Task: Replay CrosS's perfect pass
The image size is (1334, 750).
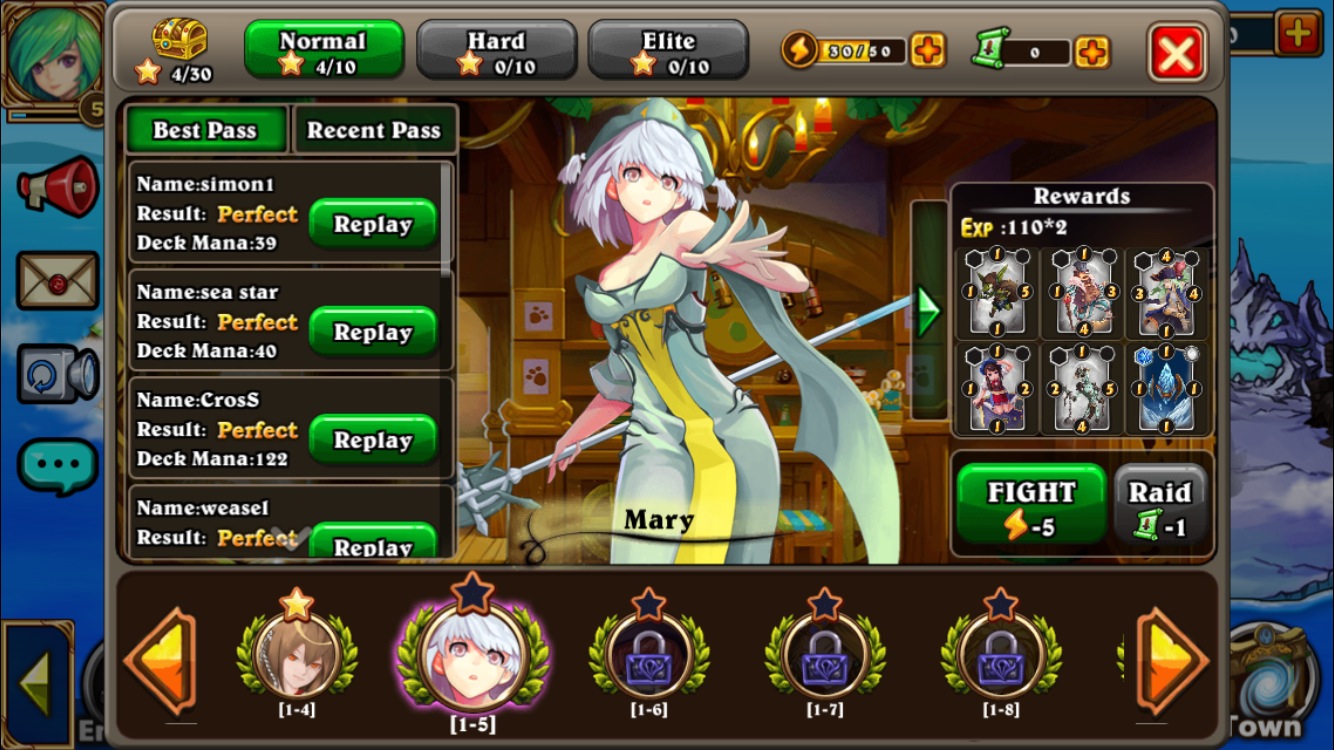Action: (x=372, y=440)
